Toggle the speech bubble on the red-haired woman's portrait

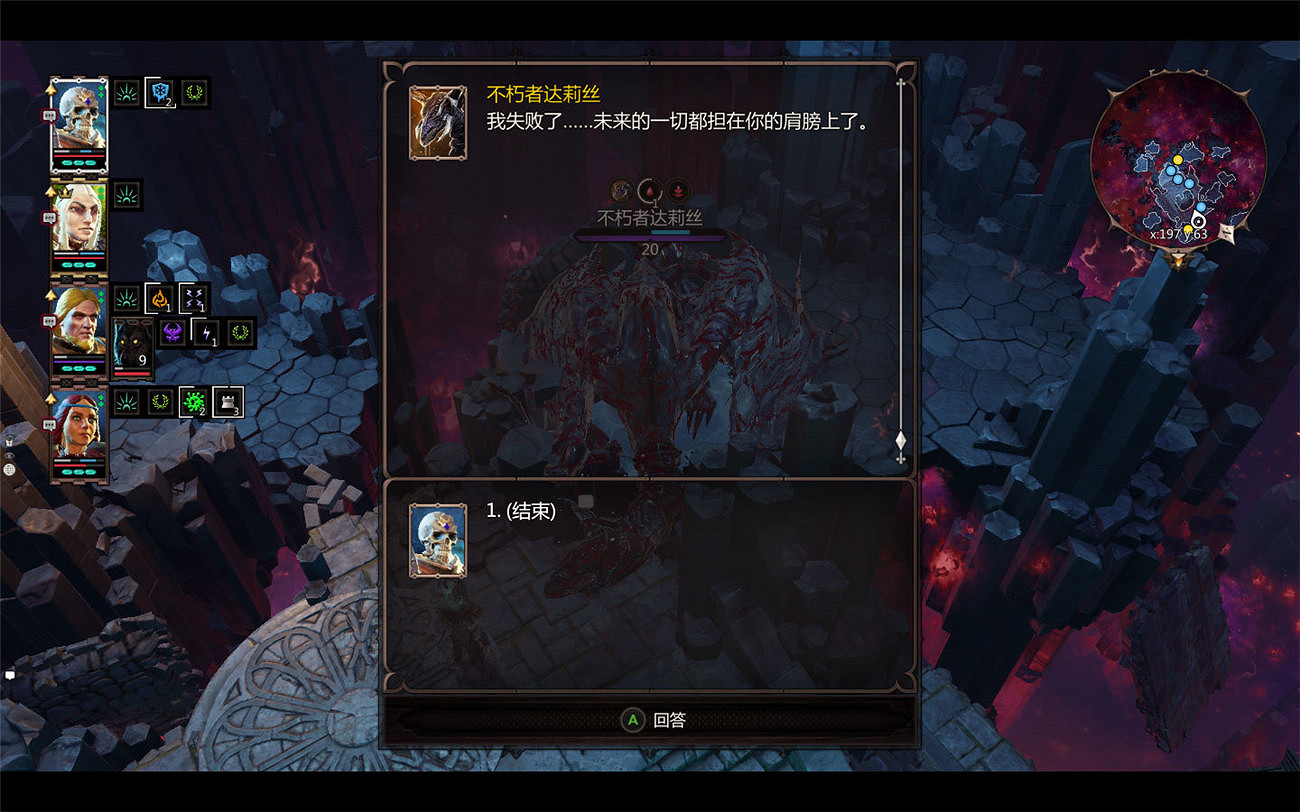[x=48, y=423]
